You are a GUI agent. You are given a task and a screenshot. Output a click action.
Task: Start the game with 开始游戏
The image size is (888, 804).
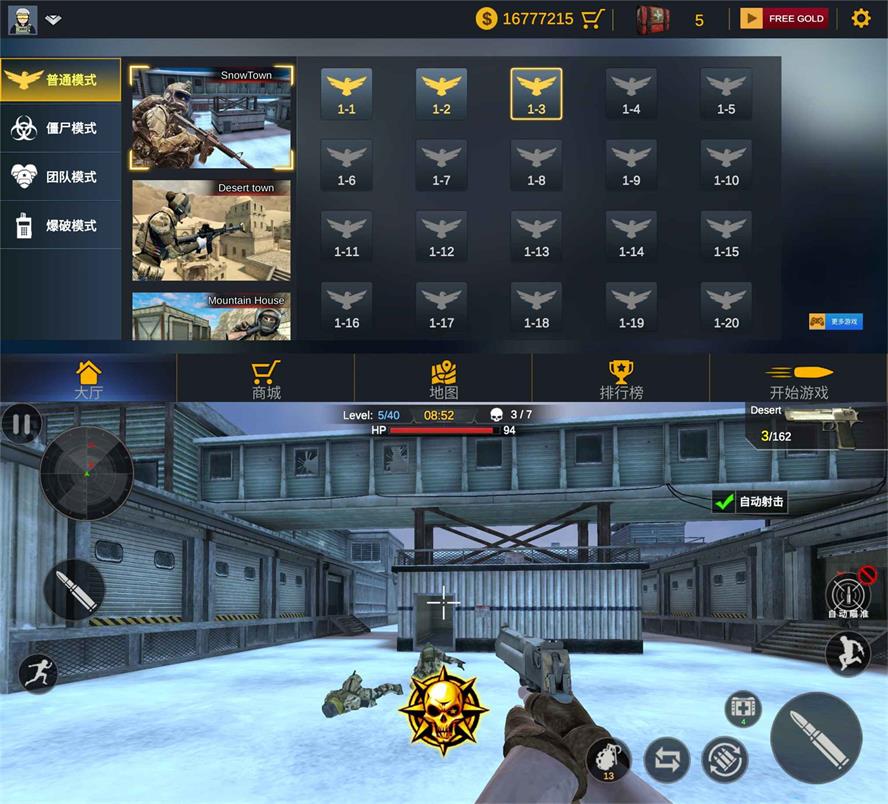(798, 380)
